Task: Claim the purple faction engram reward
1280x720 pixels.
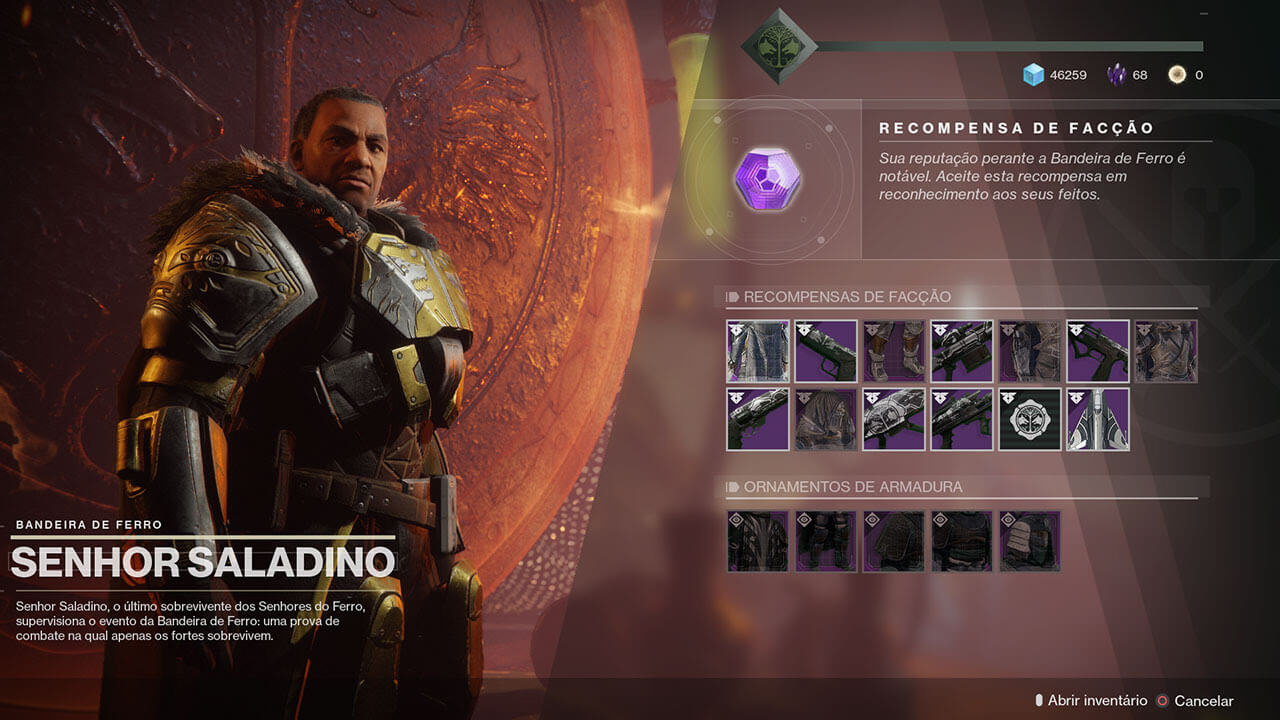Action: pyautogui.click(x=767, y=178)
